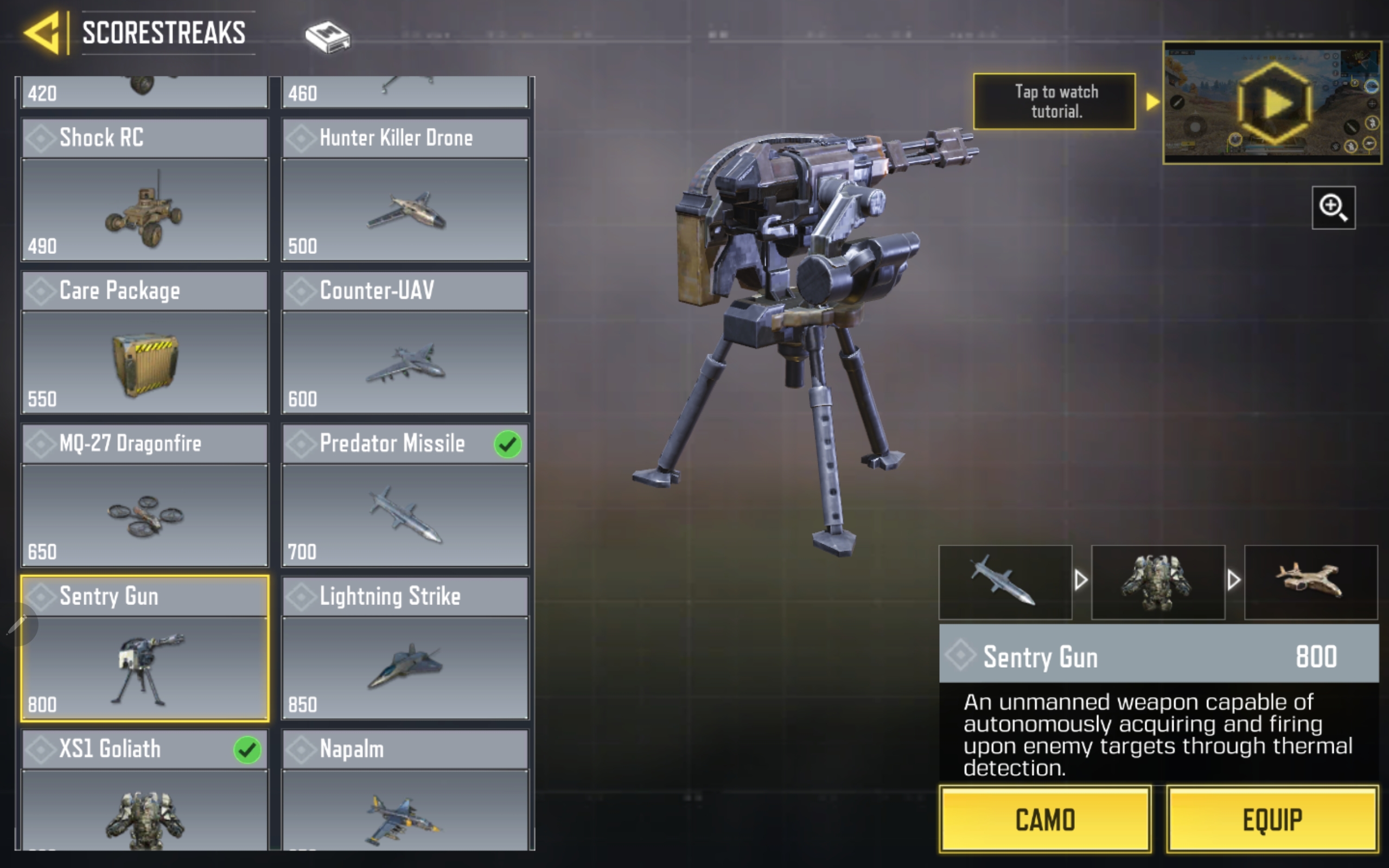
Task: Select the tan aircraft equipped loadout slot
Action: click(x=1310, y=582)
